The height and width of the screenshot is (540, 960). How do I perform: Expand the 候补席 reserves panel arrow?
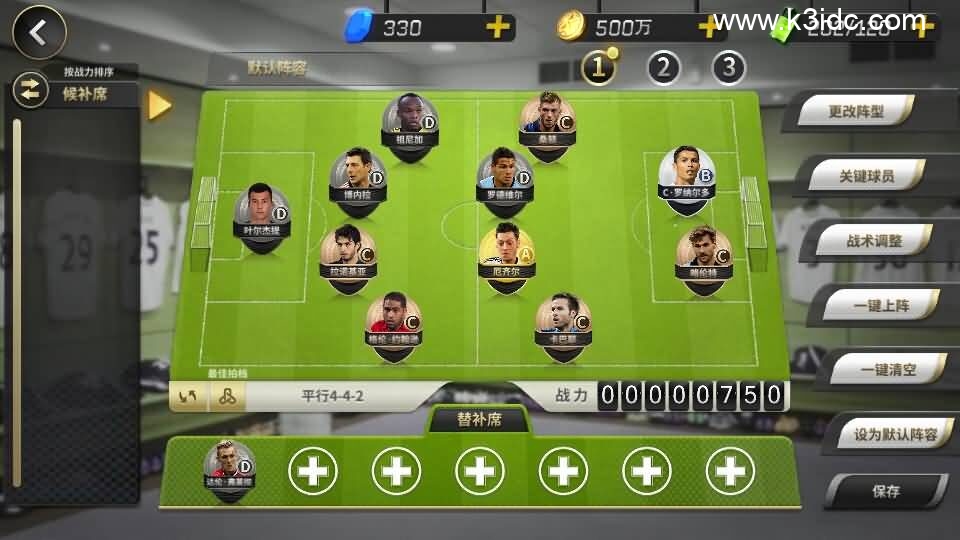(x=159, y=105)
